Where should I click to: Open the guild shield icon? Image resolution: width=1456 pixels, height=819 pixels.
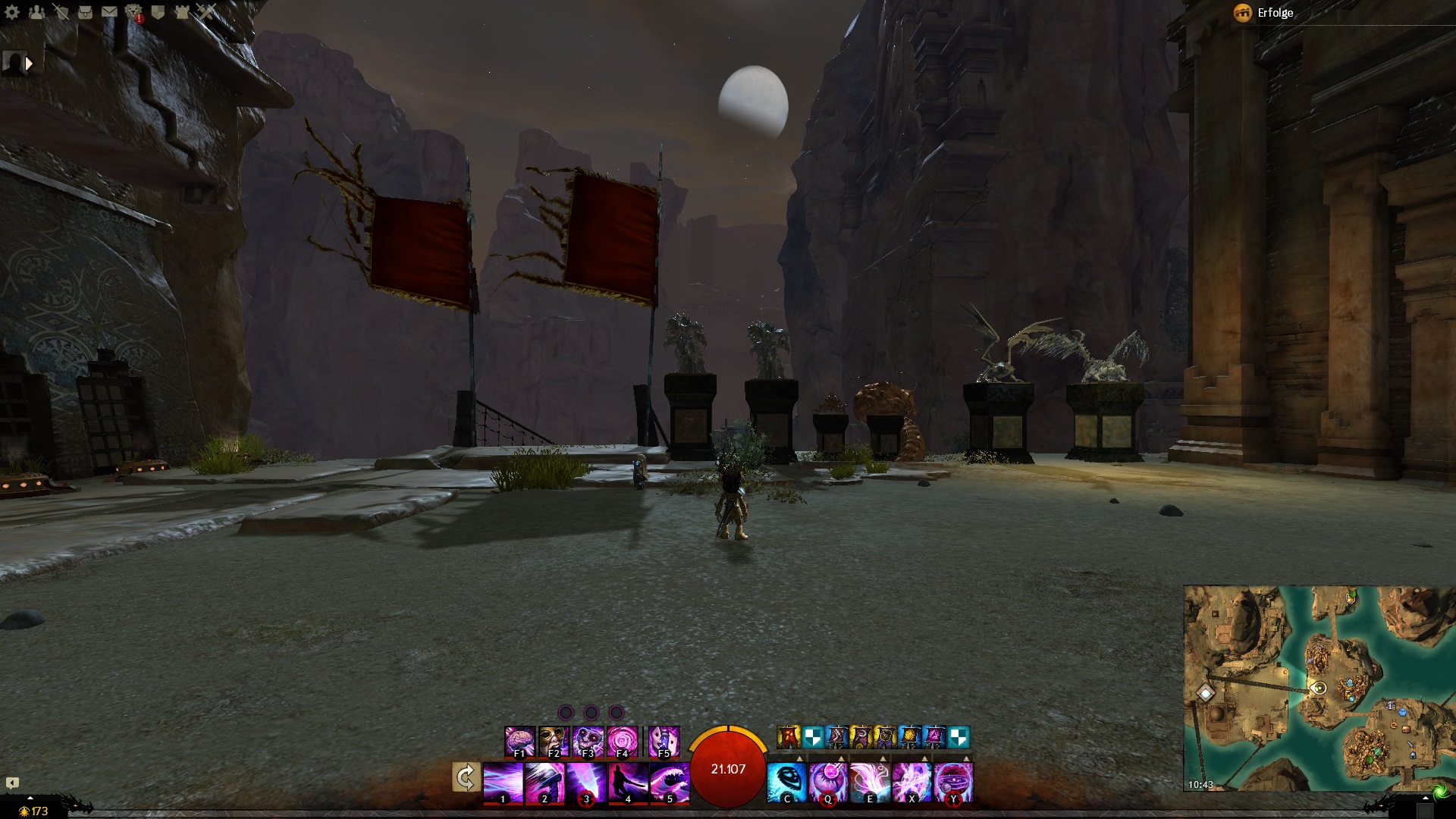pyautogui.click(x=158, y=11)
